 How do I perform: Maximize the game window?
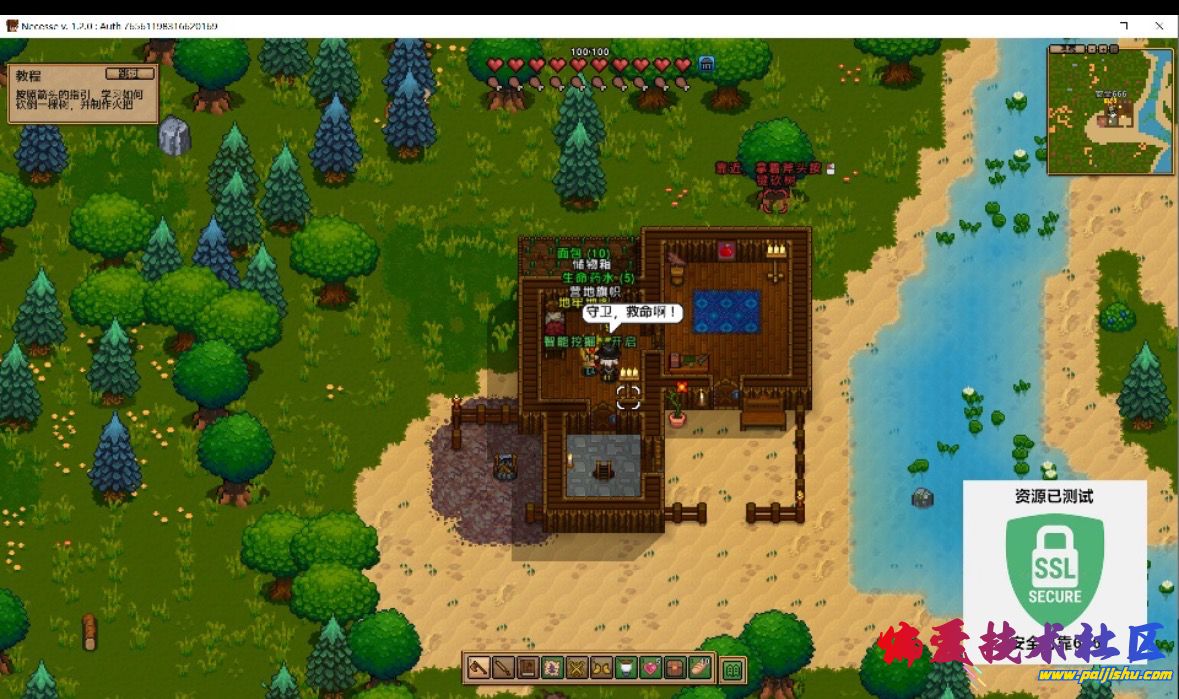1124,26
